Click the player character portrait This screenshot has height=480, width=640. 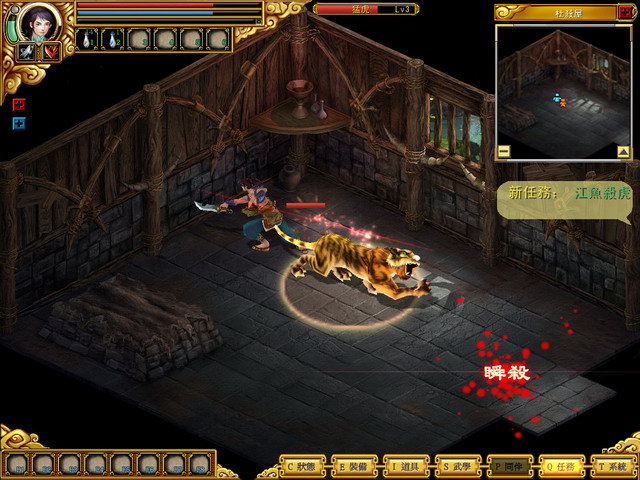pos(40,21)
